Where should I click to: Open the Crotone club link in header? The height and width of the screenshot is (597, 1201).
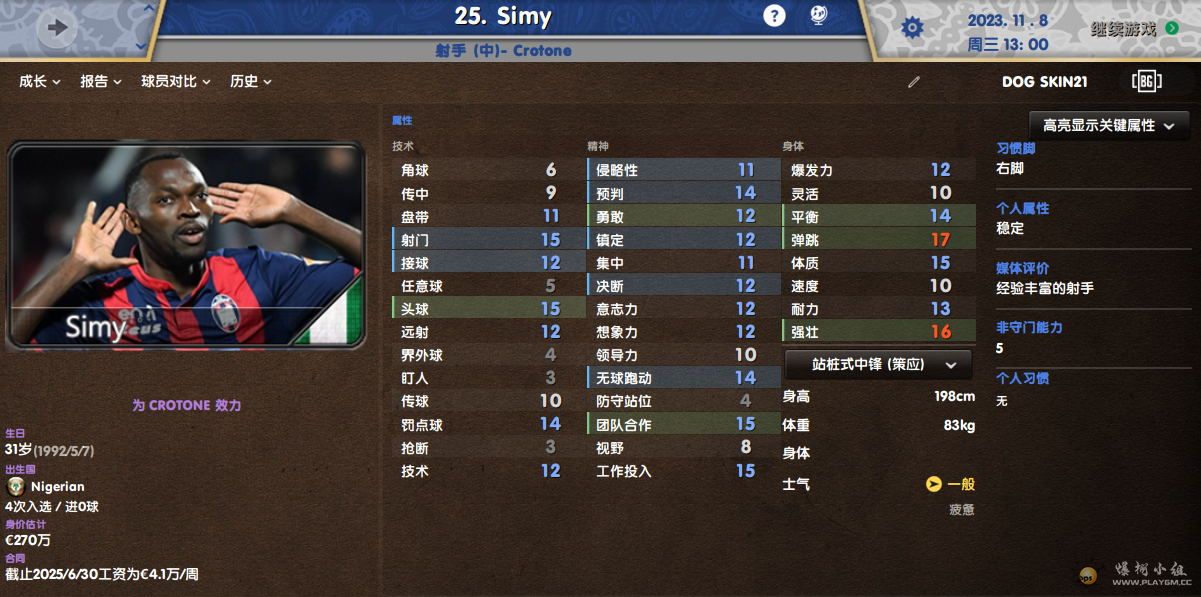point(542,50)
